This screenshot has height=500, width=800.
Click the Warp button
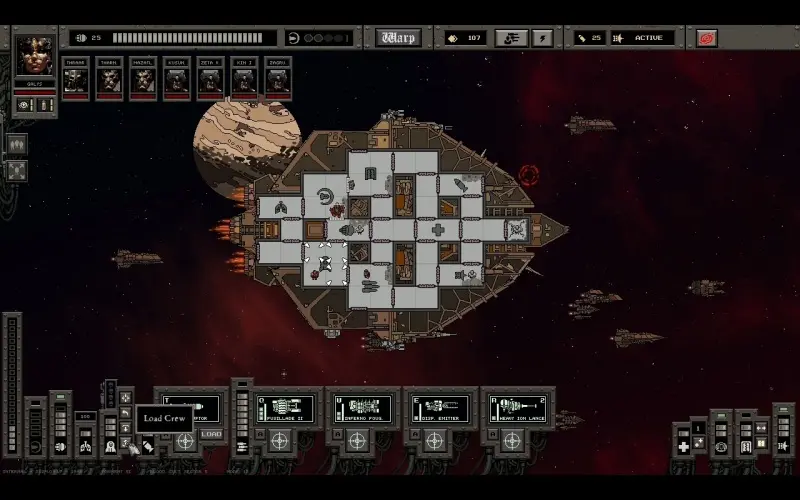click(398, 38)
